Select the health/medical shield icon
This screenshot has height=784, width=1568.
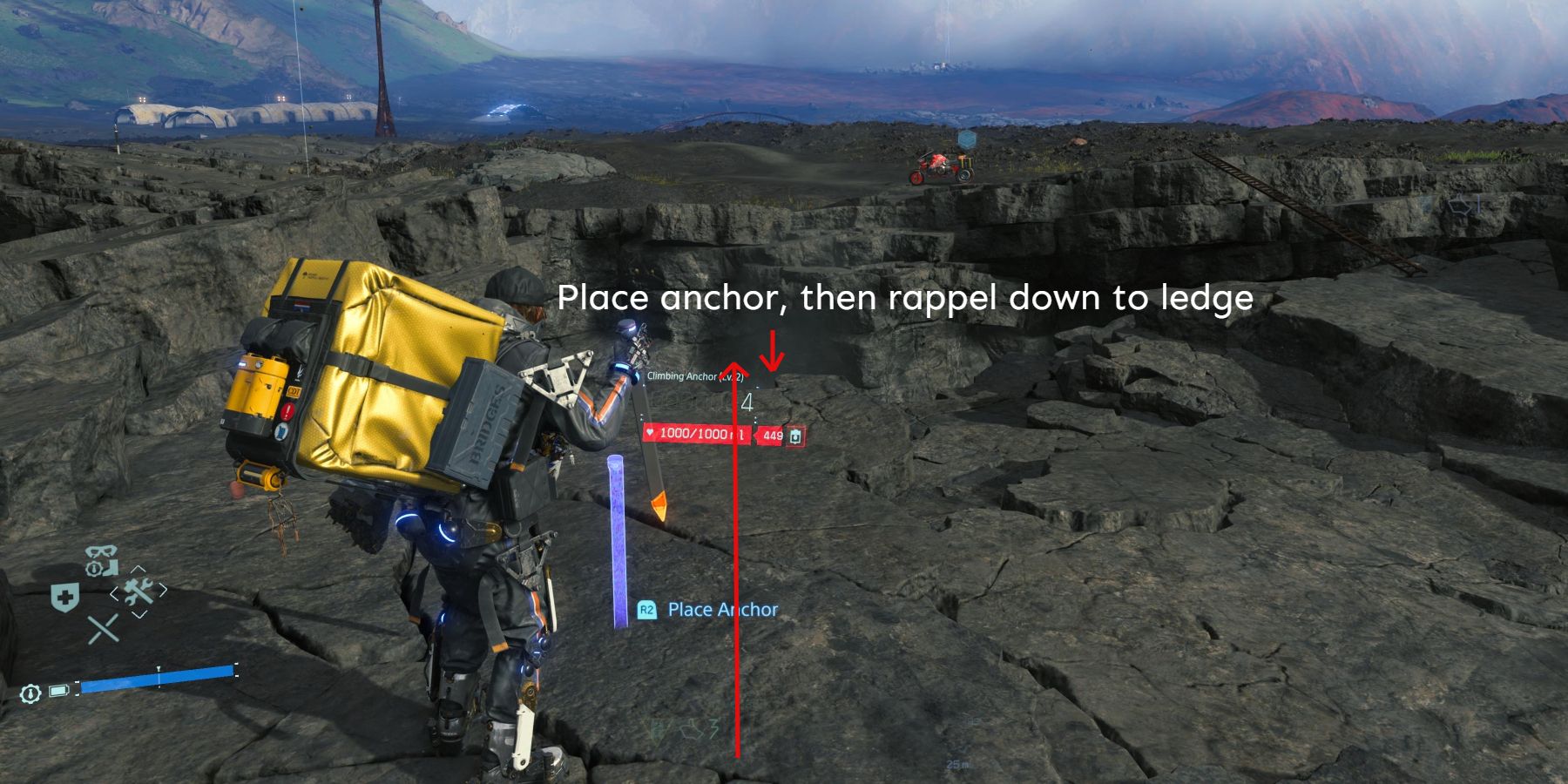(64, 598)
